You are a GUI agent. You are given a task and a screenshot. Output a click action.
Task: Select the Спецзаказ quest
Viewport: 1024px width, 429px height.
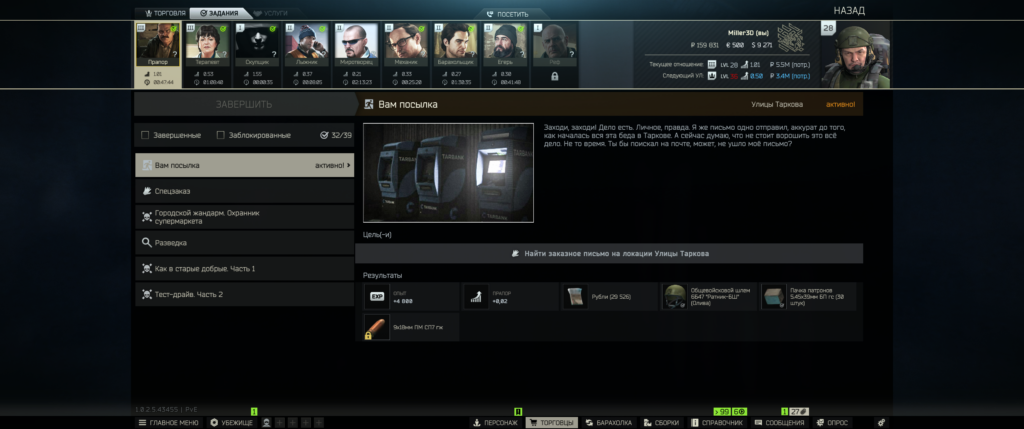(x=245, y=190)
